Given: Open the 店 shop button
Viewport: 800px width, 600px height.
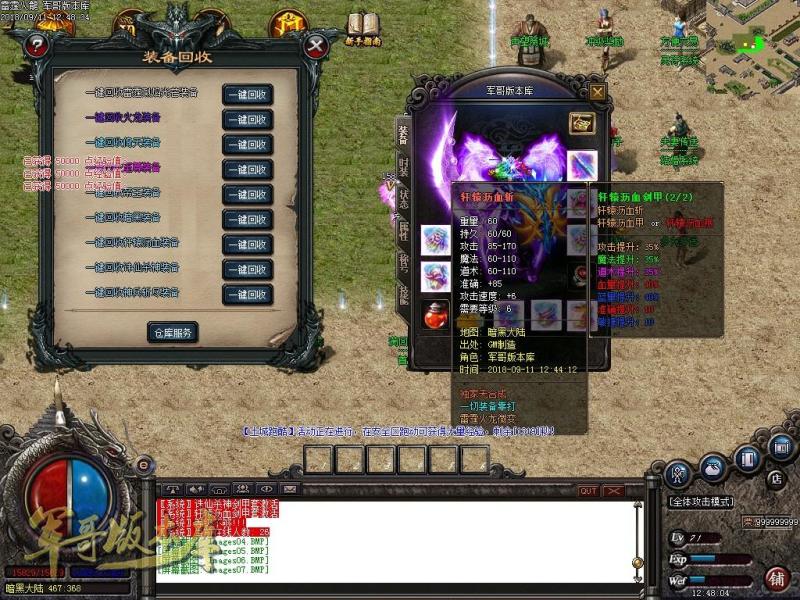Looking at the screenshot, I should (774, 479).
